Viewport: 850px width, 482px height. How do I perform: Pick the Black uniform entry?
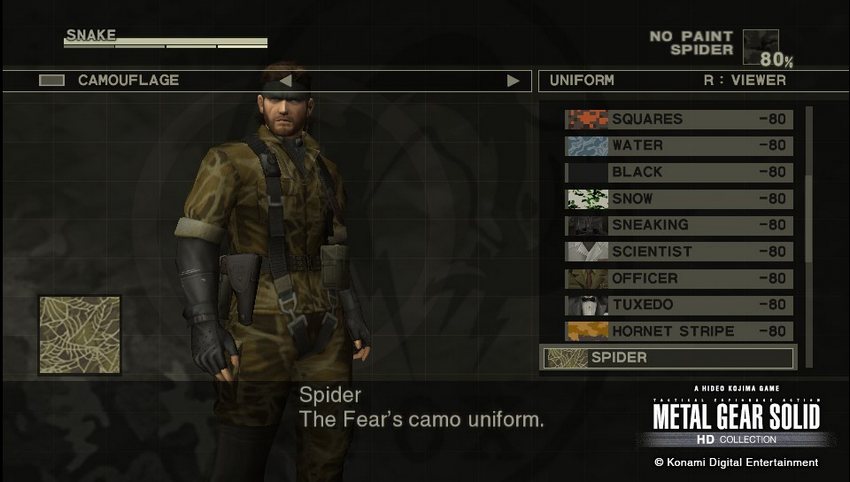coord(679,172)
